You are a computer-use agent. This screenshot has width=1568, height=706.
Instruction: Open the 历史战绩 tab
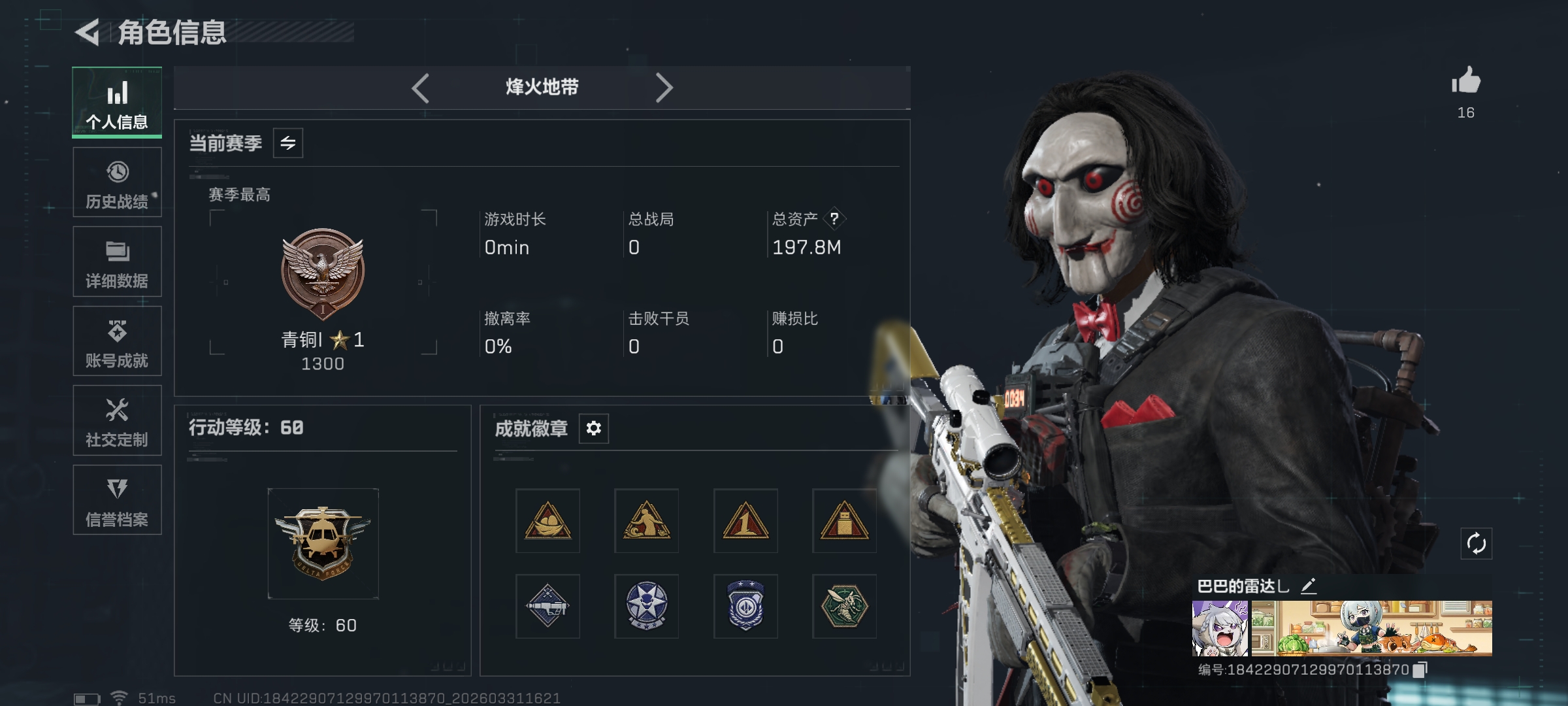tap(117, 182)
